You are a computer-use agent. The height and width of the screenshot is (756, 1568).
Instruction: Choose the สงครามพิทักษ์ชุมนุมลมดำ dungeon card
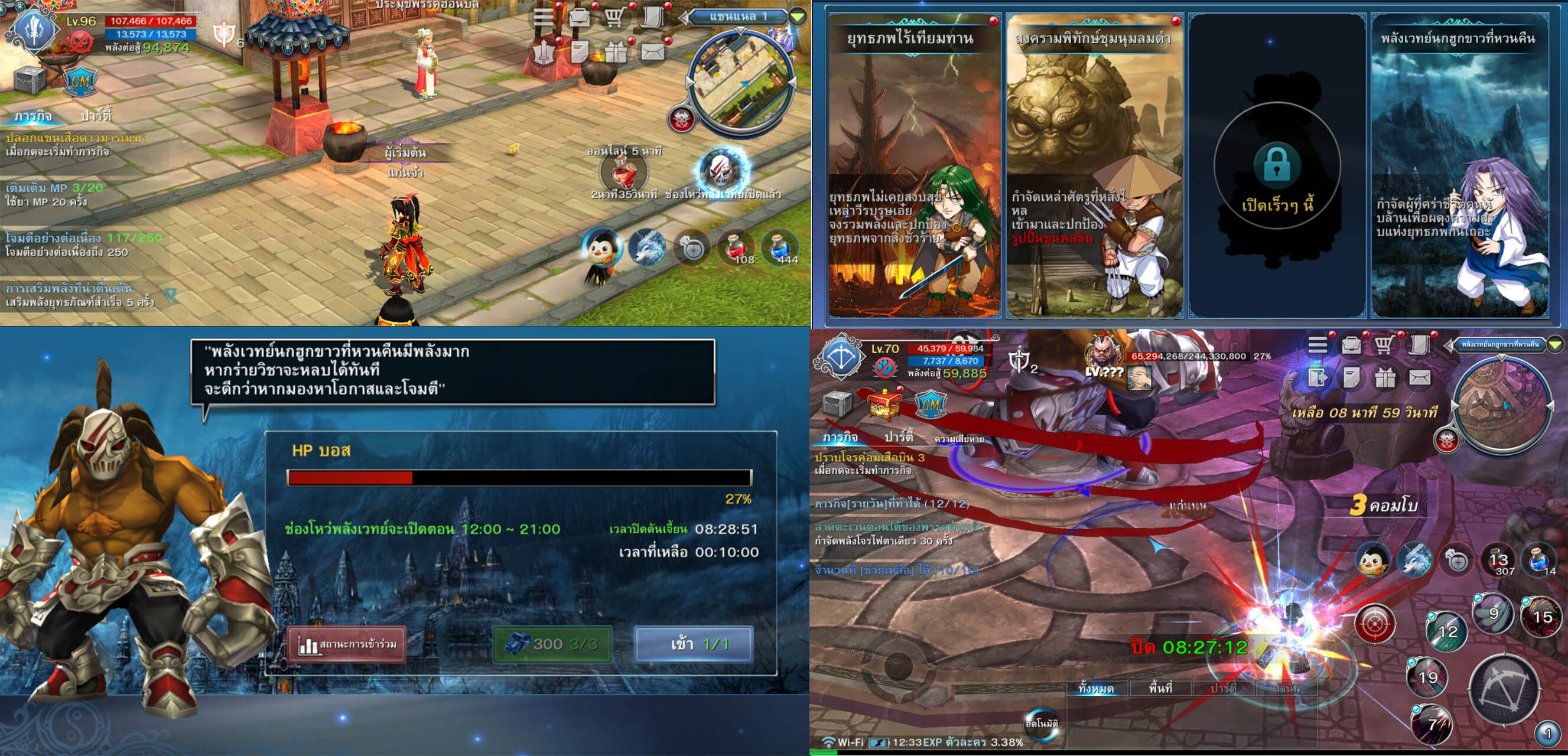pos(1094,164)
